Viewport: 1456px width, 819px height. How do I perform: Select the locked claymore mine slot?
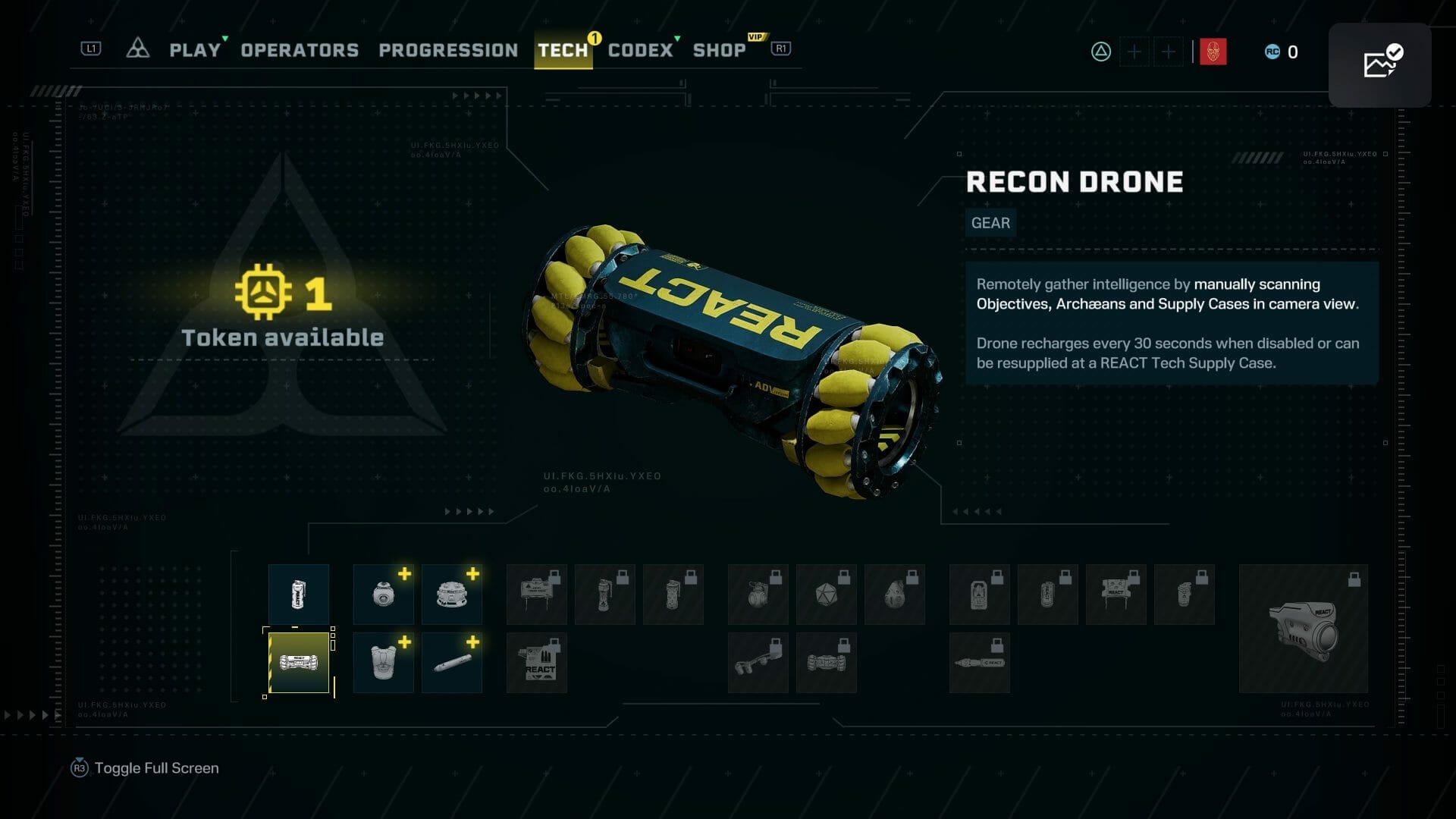[x=537, y=595]
